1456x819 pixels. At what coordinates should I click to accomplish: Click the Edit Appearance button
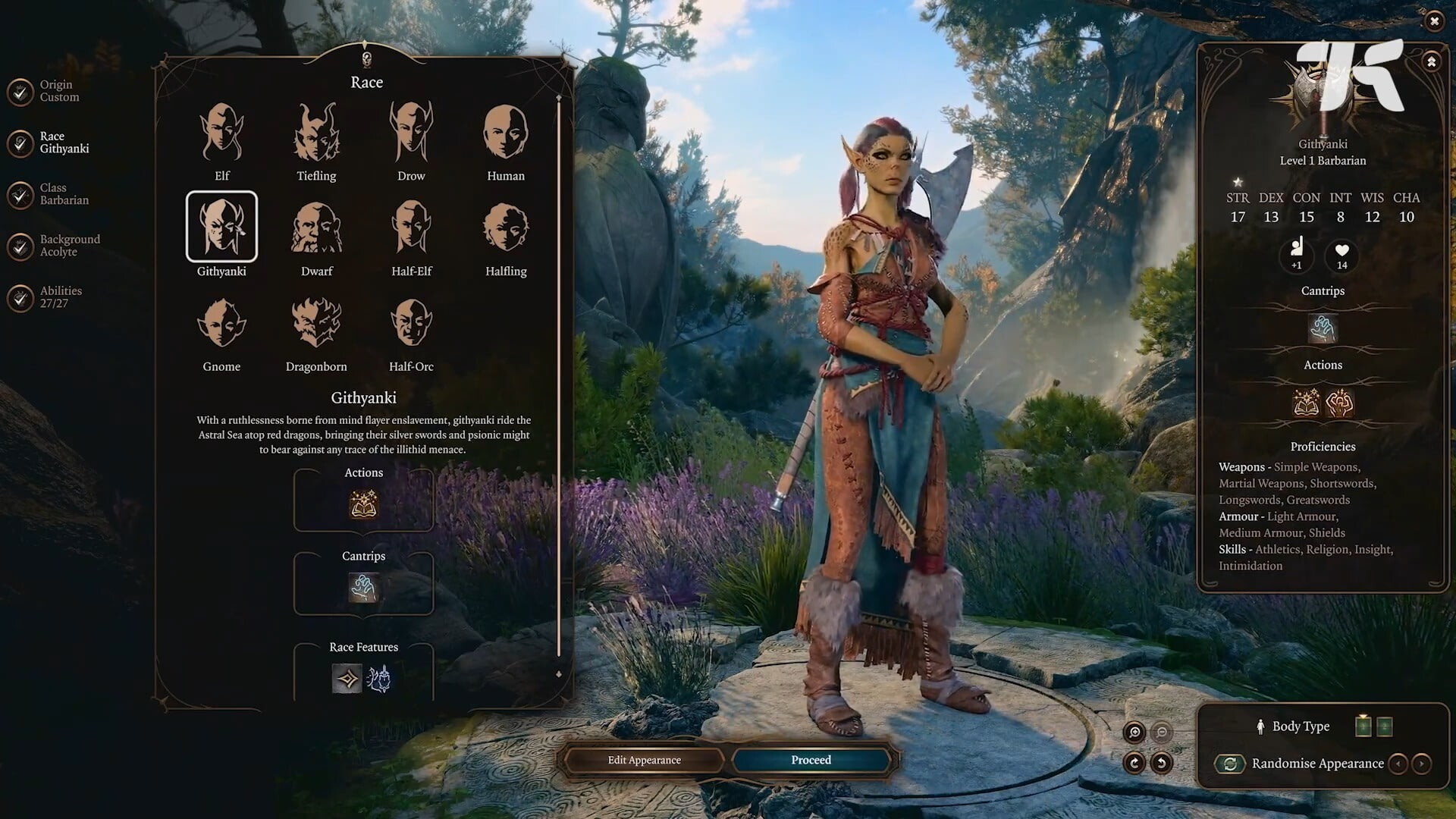click(x=643, y=760)
